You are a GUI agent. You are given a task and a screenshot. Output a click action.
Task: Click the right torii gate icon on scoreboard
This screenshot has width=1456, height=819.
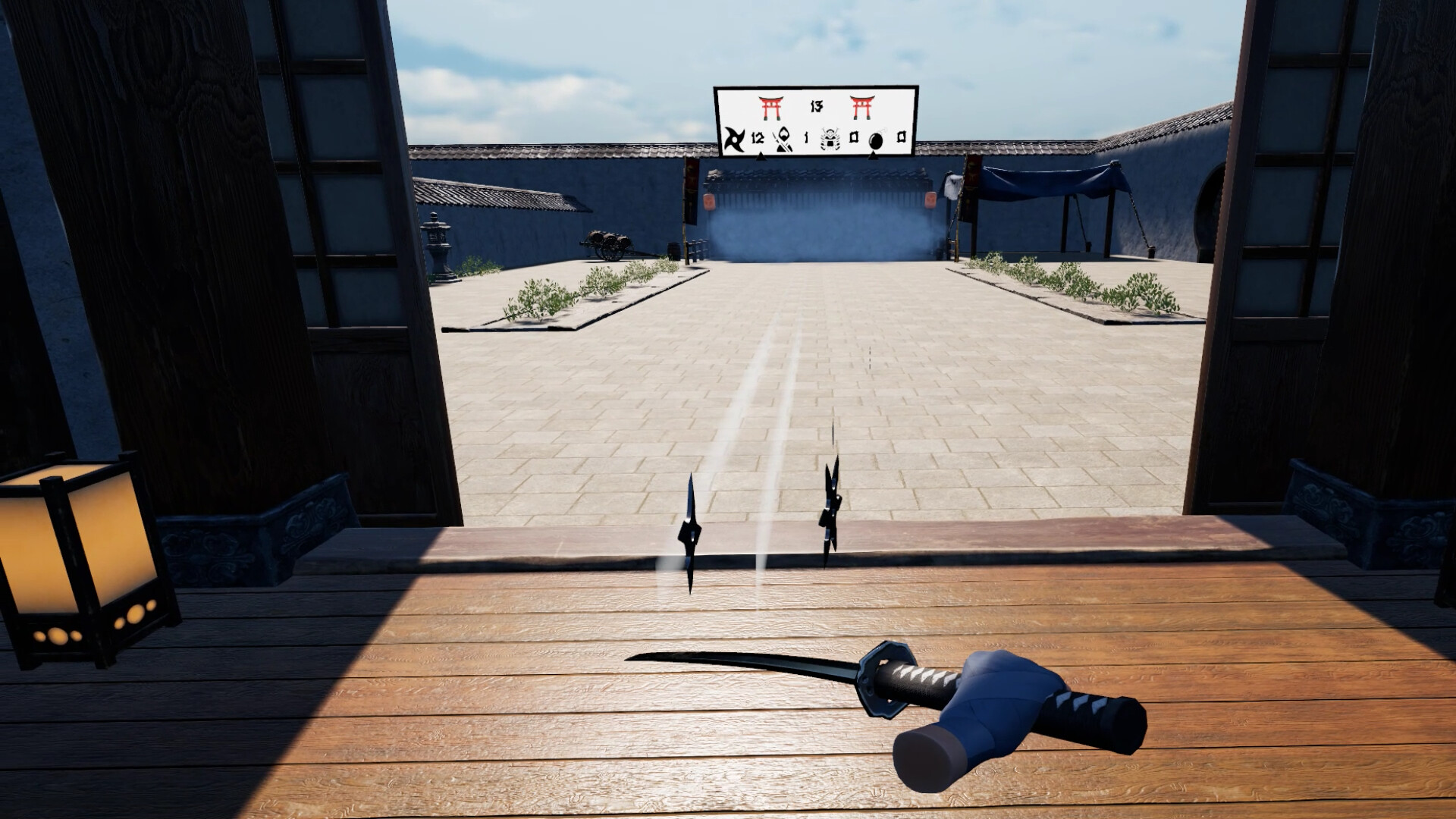pos(863,108)
